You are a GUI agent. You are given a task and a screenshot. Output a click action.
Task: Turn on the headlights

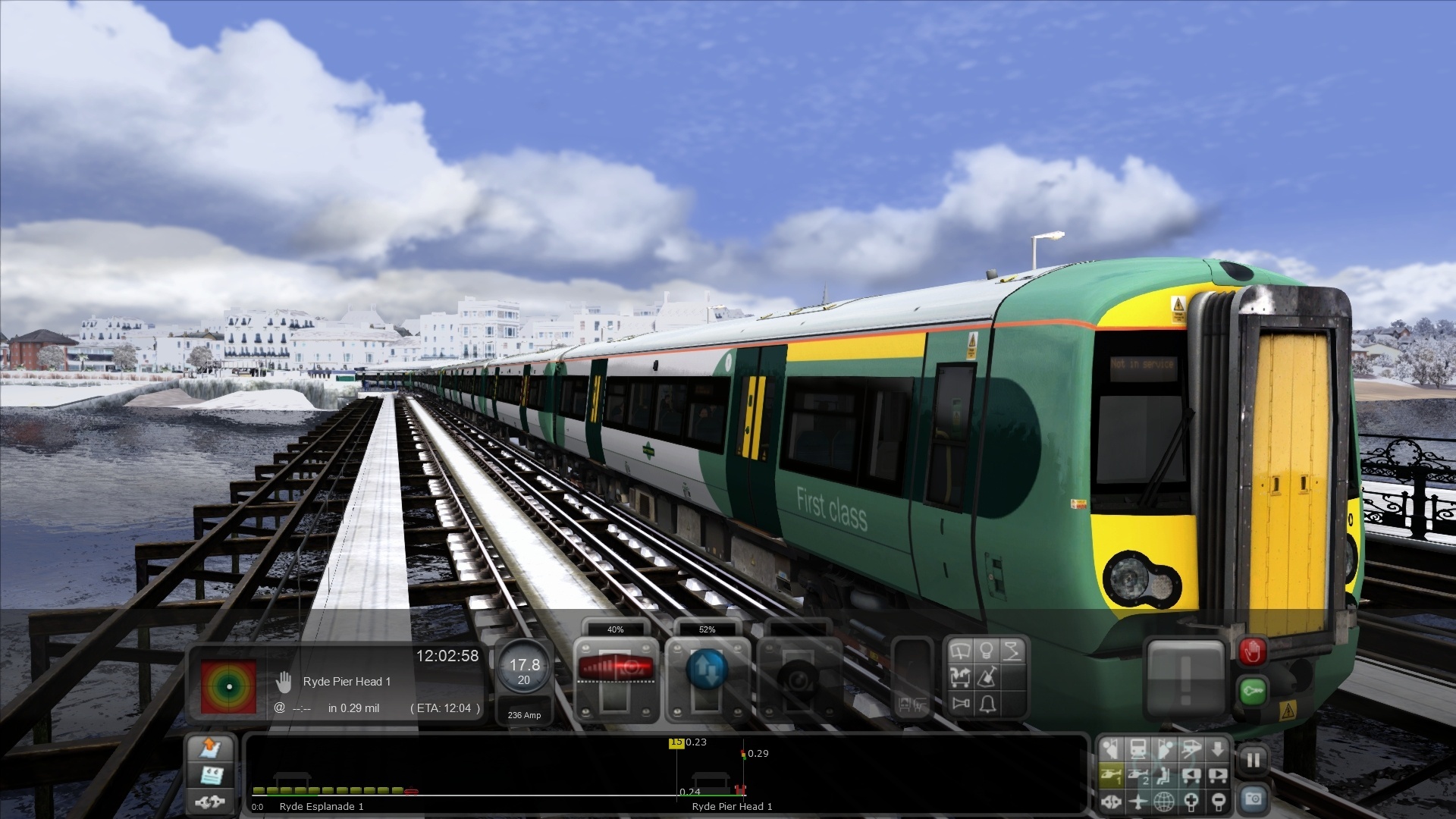click(x=987, y=652)
